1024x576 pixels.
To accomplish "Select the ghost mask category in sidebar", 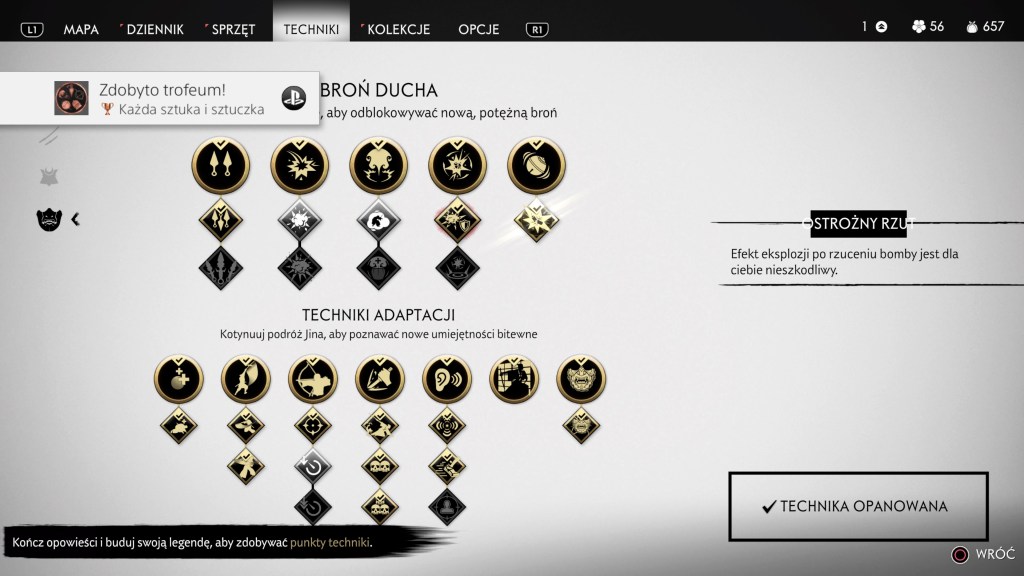I will tap(48, 219).
